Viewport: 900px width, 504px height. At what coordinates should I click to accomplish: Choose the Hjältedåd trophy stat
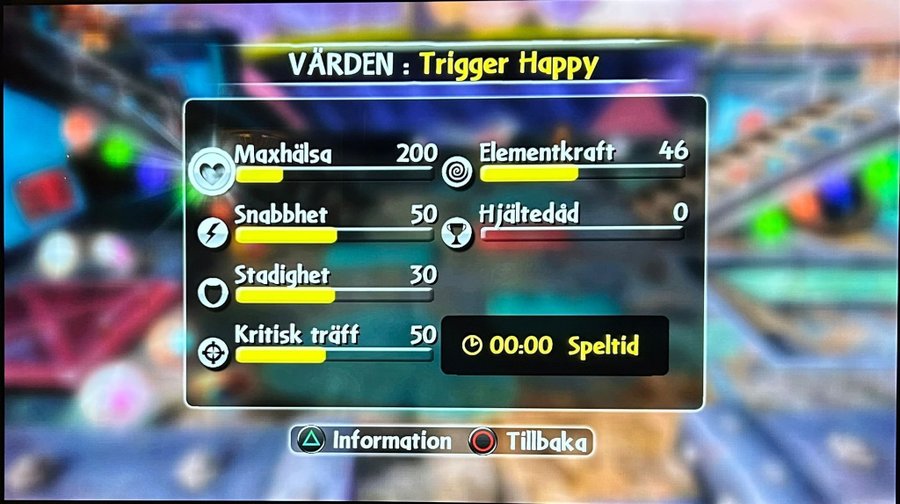coord(457,232)
